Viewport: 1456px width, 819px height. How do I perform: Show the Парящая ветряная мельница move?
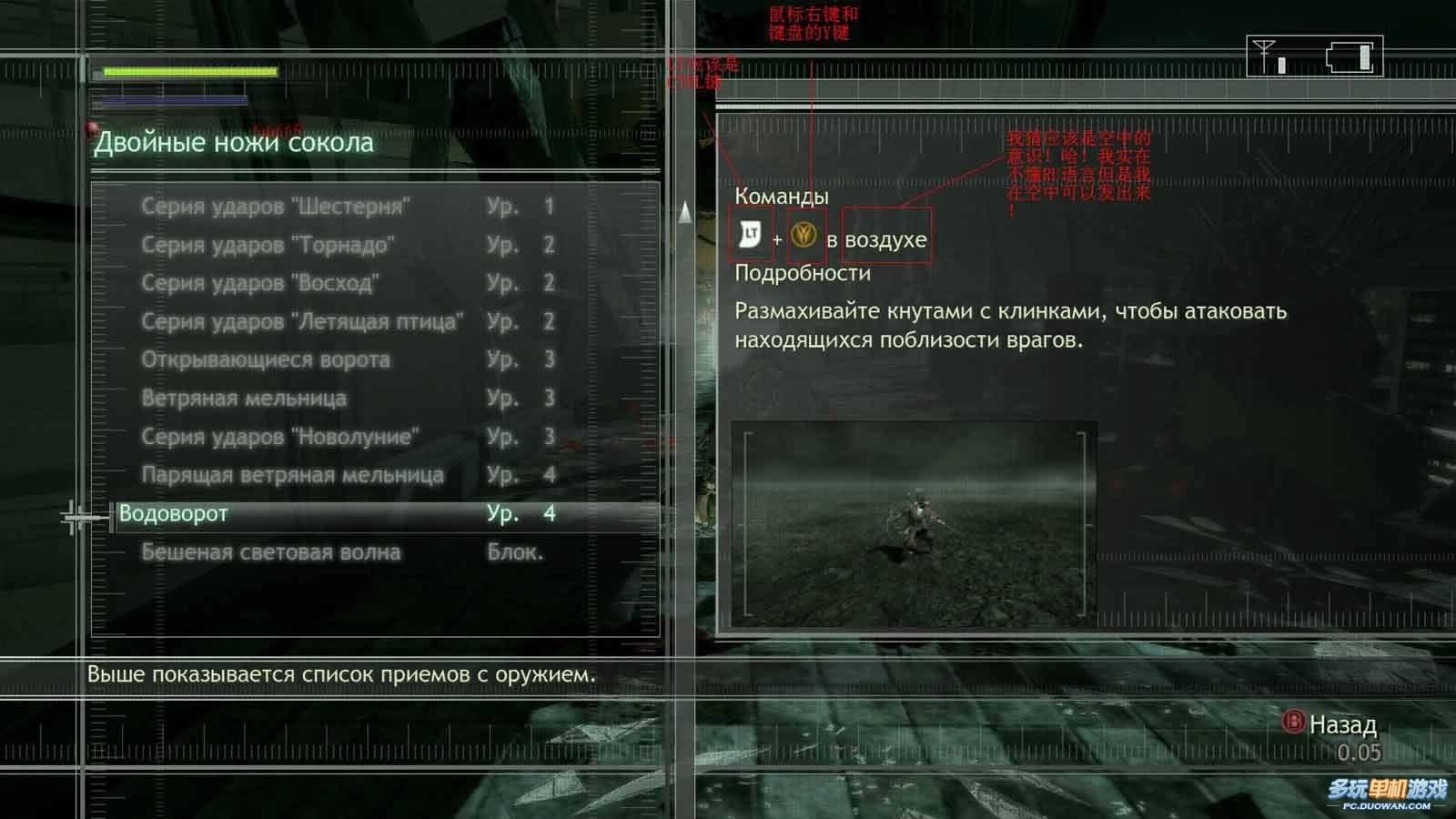[292, 475]
